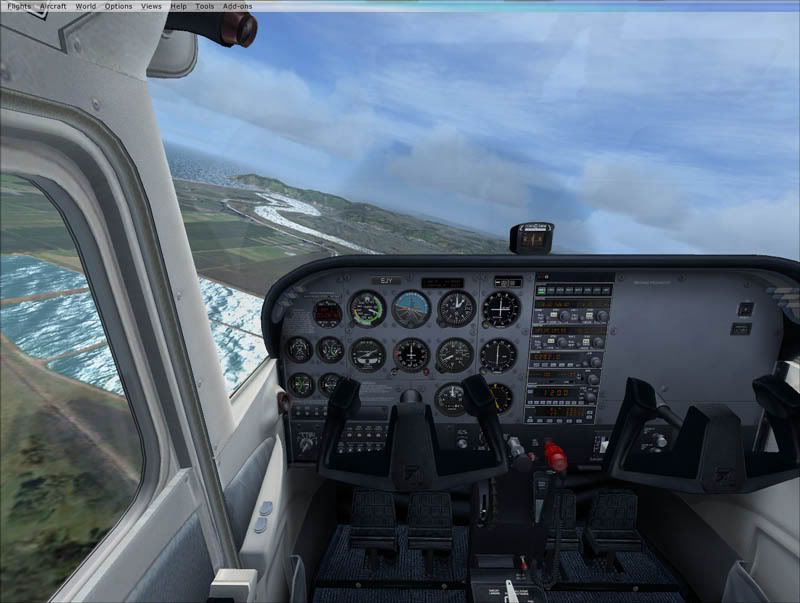Screen dimensions: 800x603
Task: Open the Flights menu
Action: tap(19, 6)
